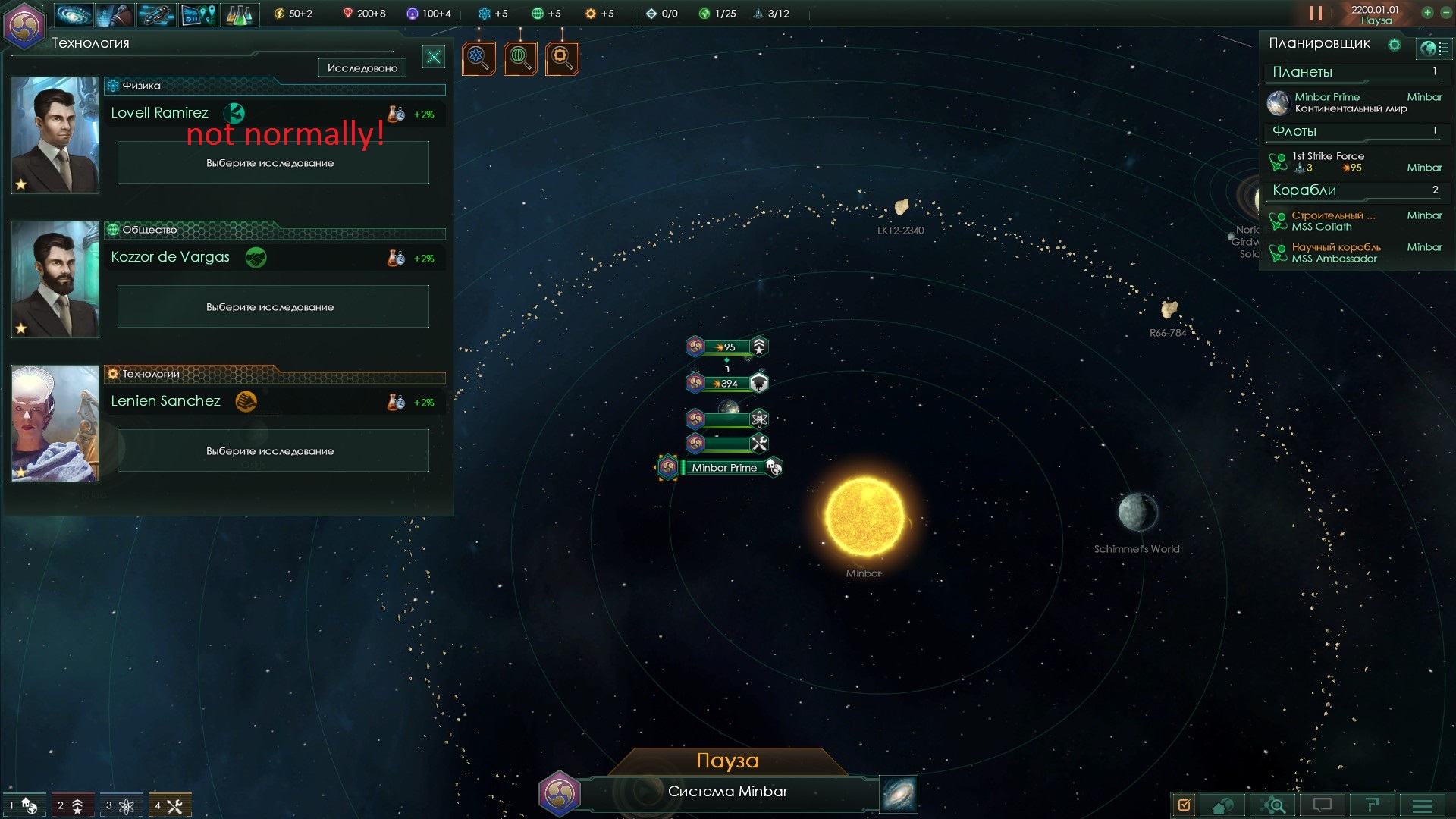Open the empire emblem menu
Image resolution: width=1456 pixels, height=819 pixels.
click(x=24, y=26)
